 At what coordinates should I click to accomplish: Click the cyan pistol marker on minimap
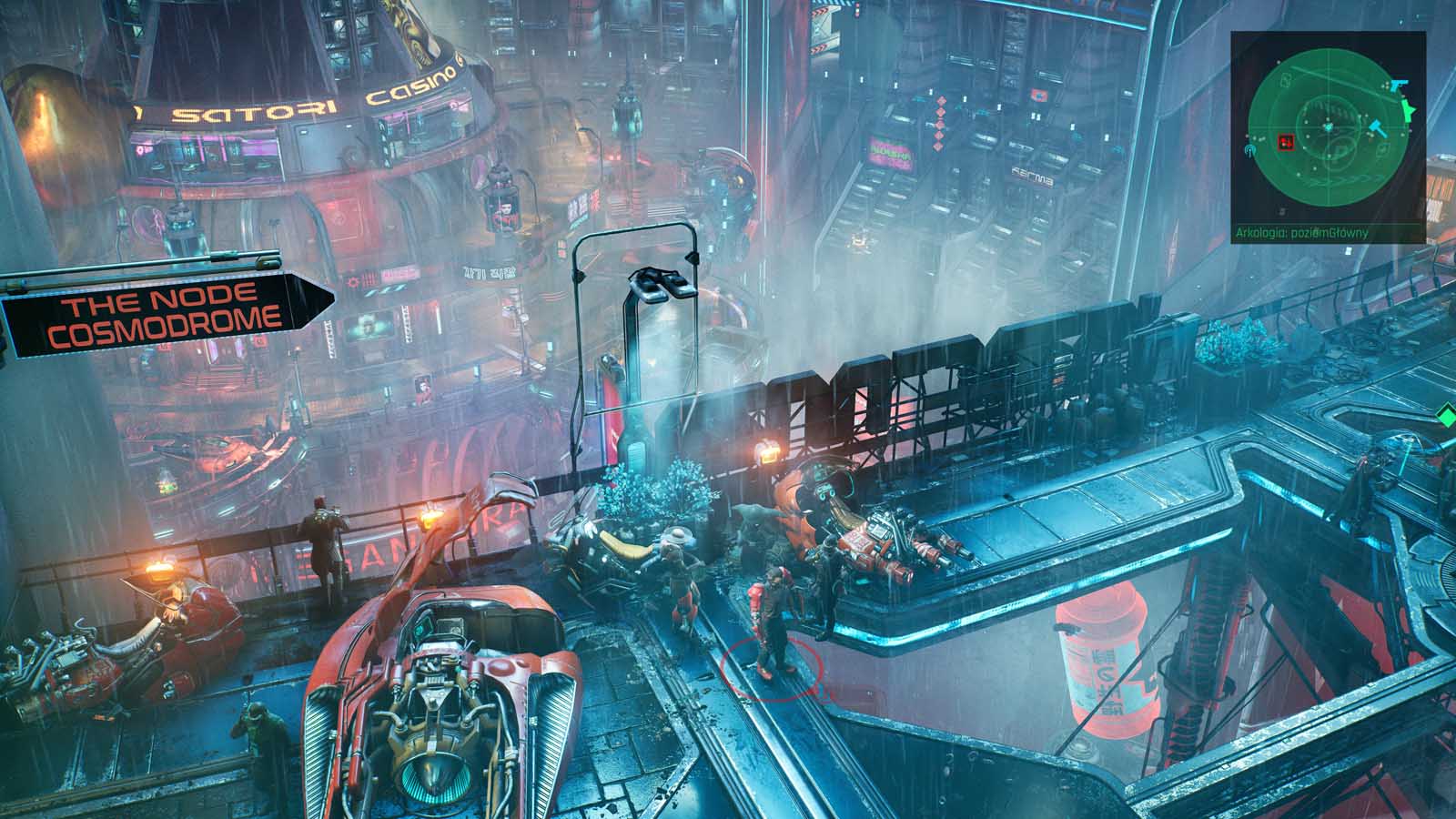coord(1399,86)
